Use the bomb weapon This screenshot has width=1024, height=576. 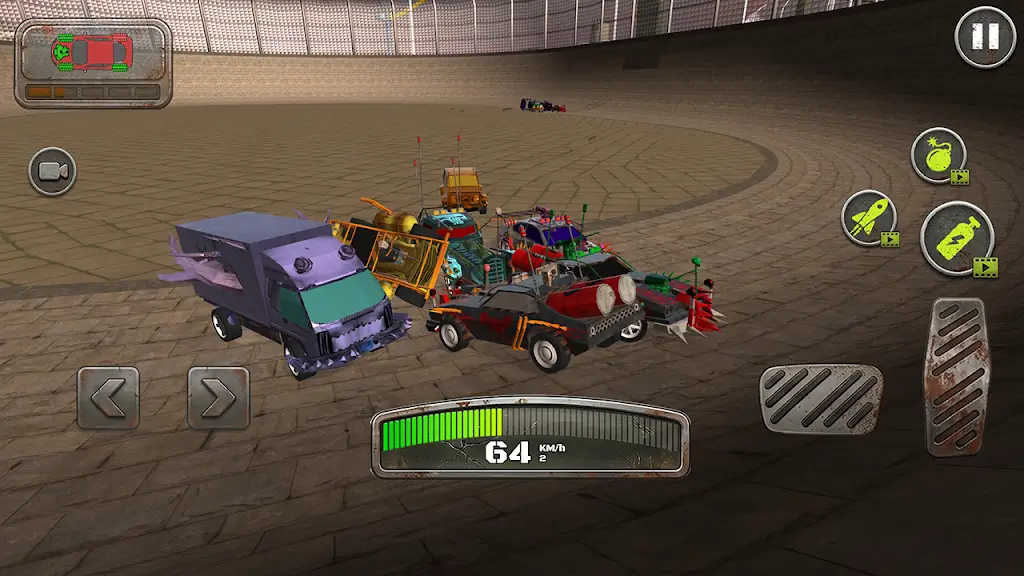[x=938, y=155]
